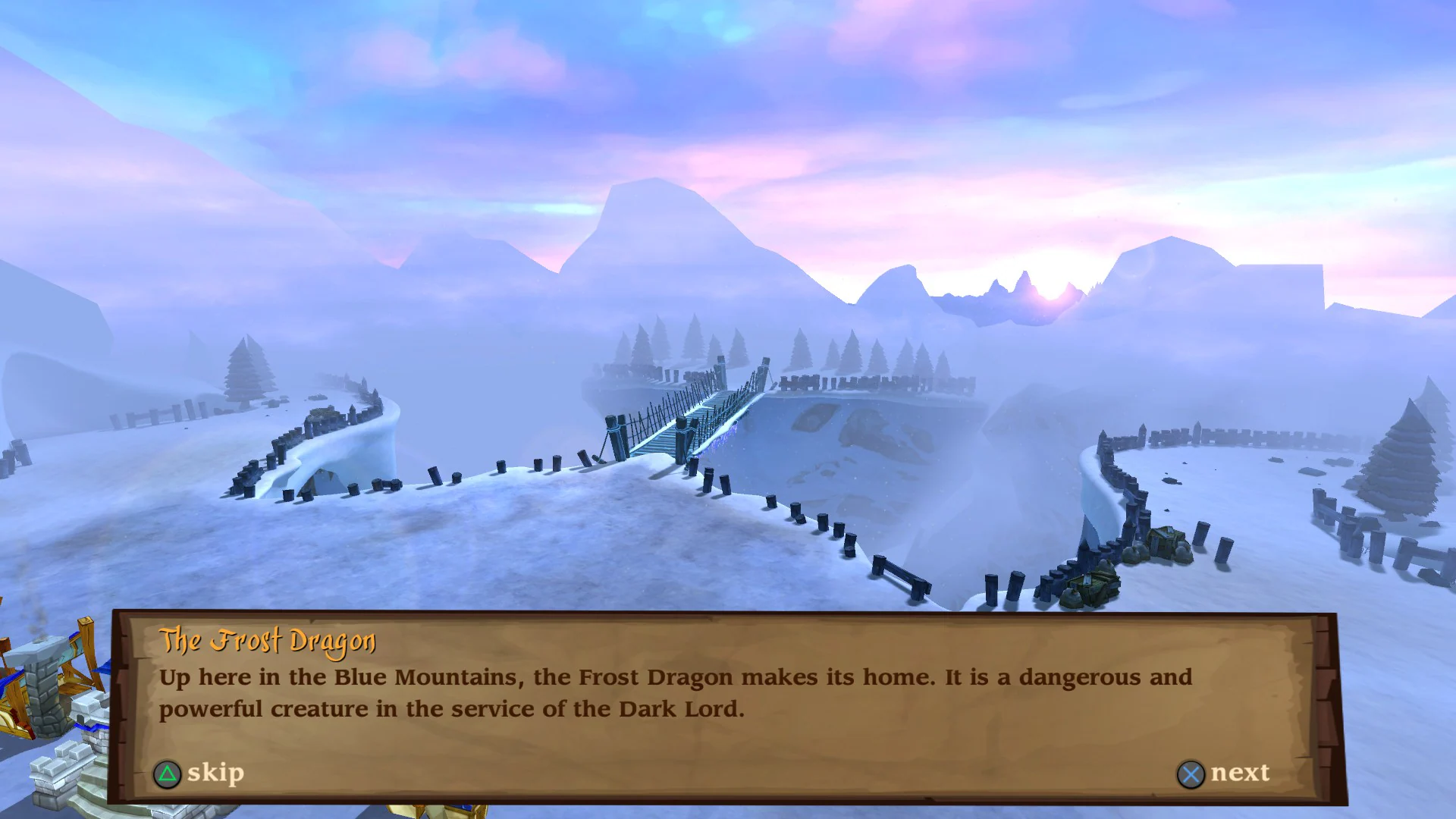Select the treasure chest near the cliff path
1456x819 pixels.
tap(1092, 588)
